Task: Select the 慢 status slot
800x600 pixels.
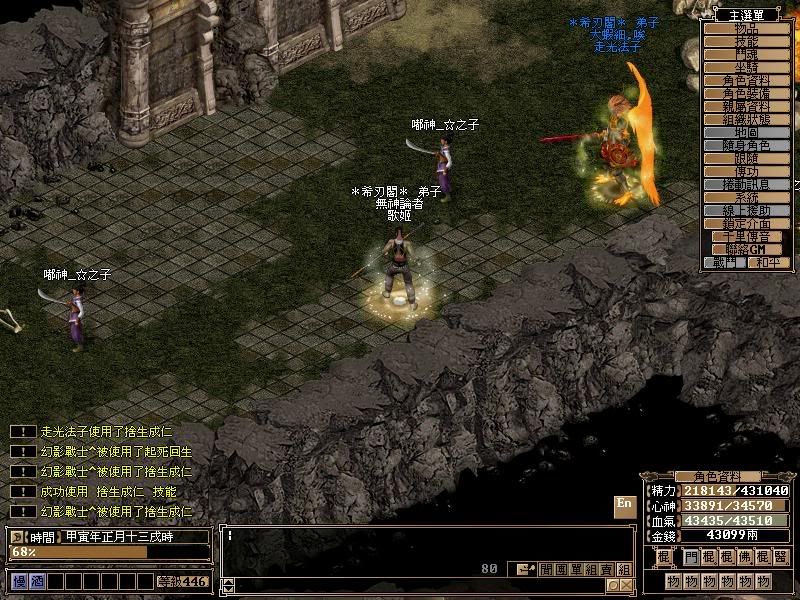Action: 19,581
